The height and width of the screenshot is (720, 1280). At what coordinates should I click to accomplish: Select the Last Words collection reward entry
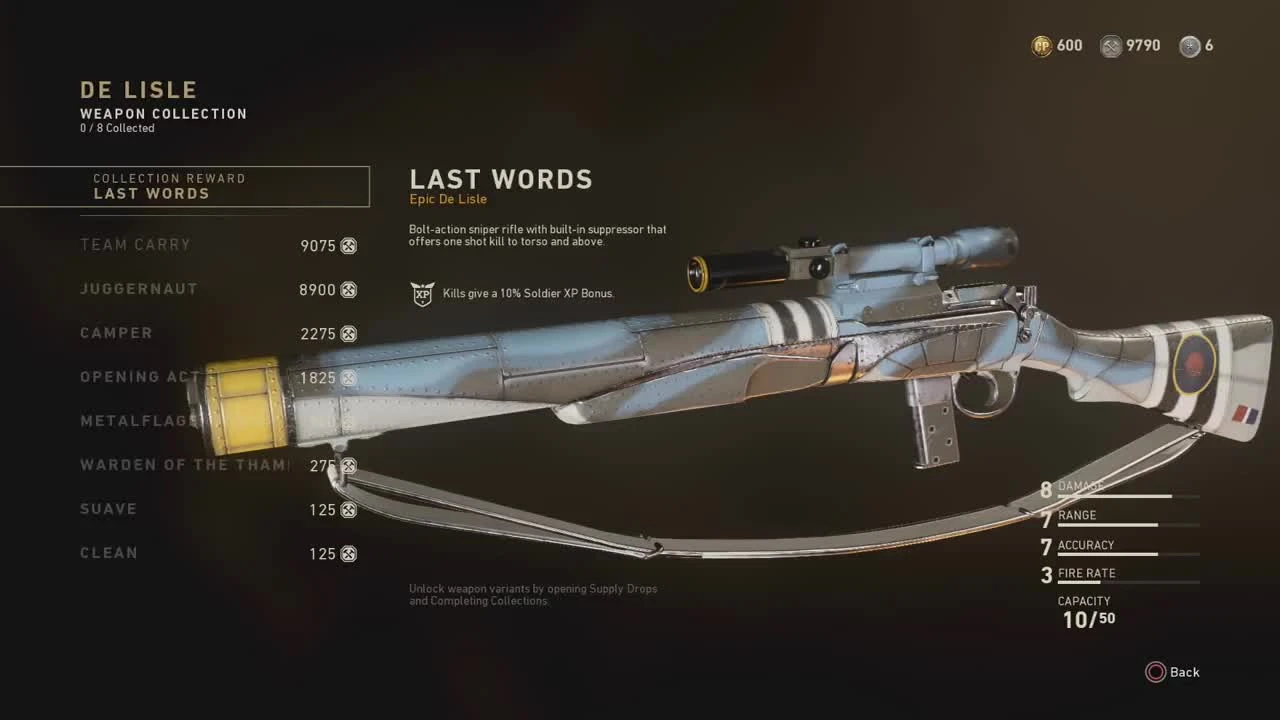point(185,187)
